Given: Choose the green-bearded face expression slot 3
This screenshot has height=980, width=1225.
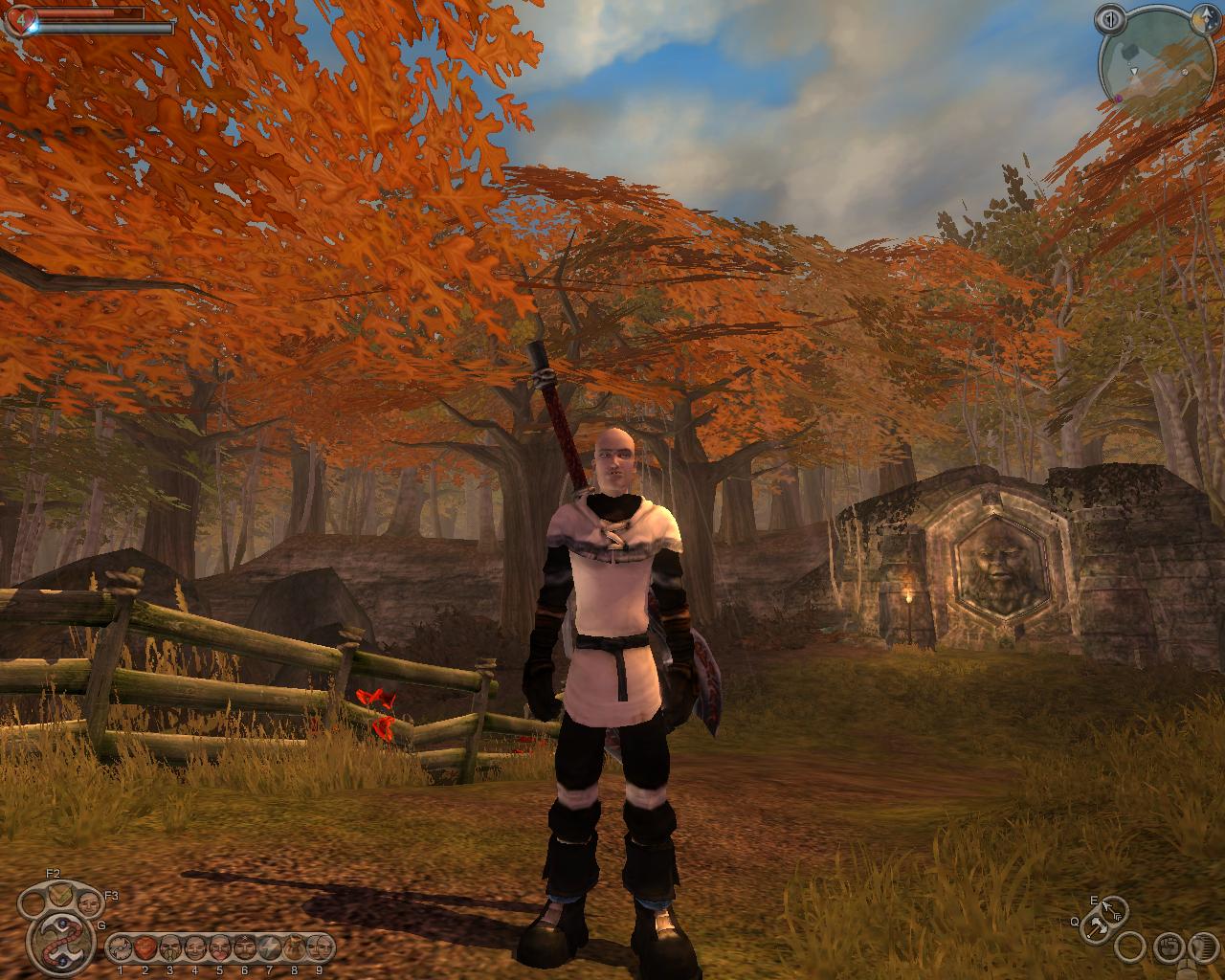Looking at the screenshot, I should (170, 947).
